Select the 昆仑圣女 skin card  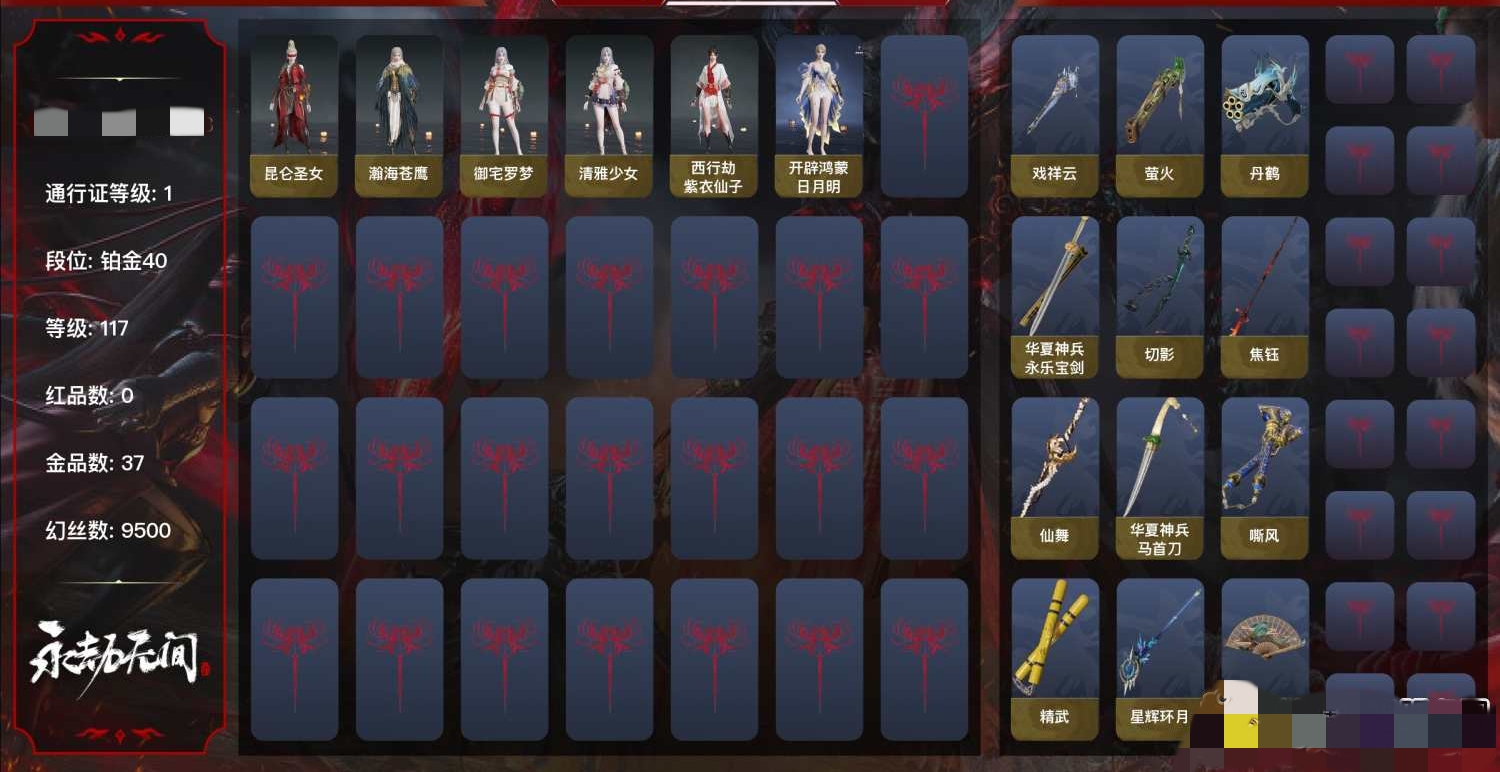point(294,116)
